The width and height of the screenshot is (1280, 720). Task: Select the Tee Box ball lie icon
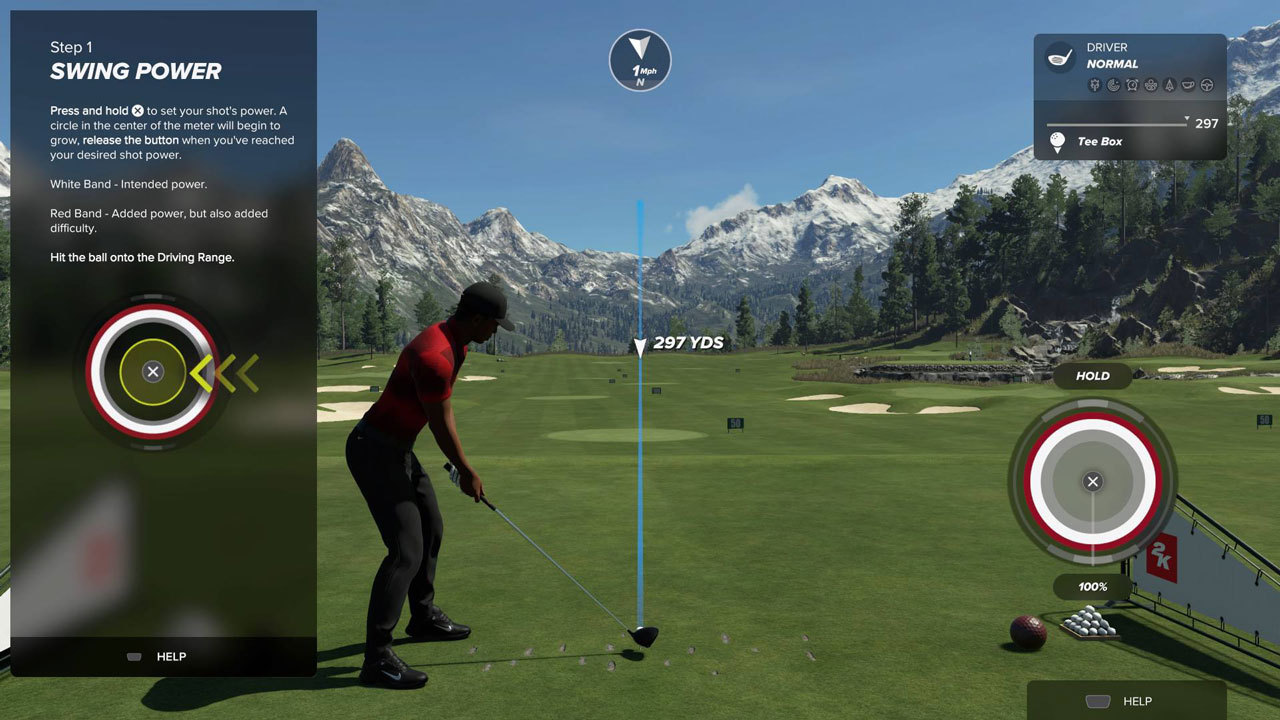[x=1057, y=142]
